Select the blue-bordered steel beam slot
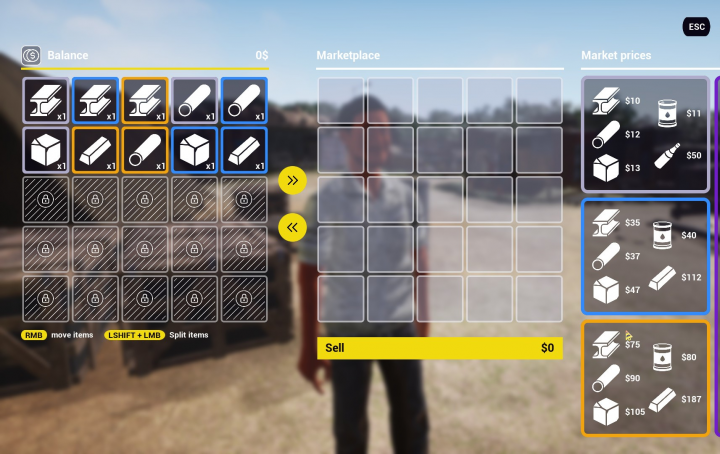This screenshot has height=454, width=720. (x=95, y=100)
